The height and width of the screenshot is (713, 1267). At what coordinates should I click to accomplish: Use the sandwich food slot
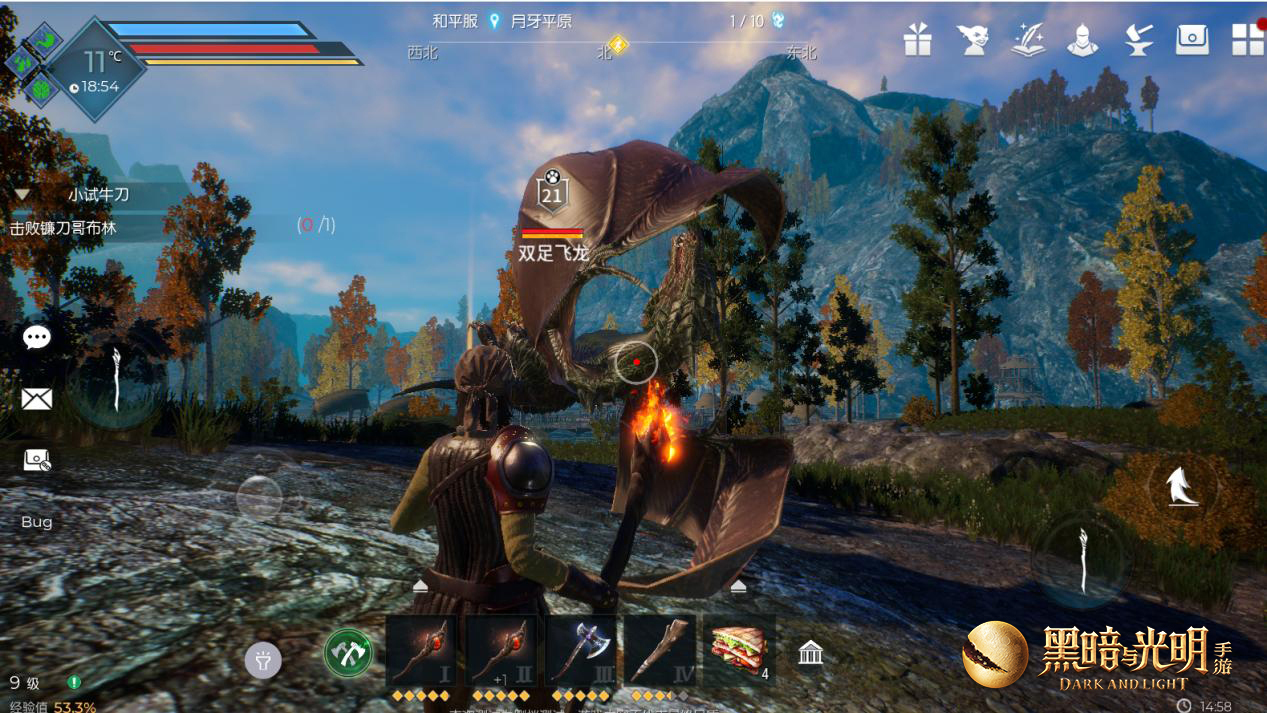(739, 652)
